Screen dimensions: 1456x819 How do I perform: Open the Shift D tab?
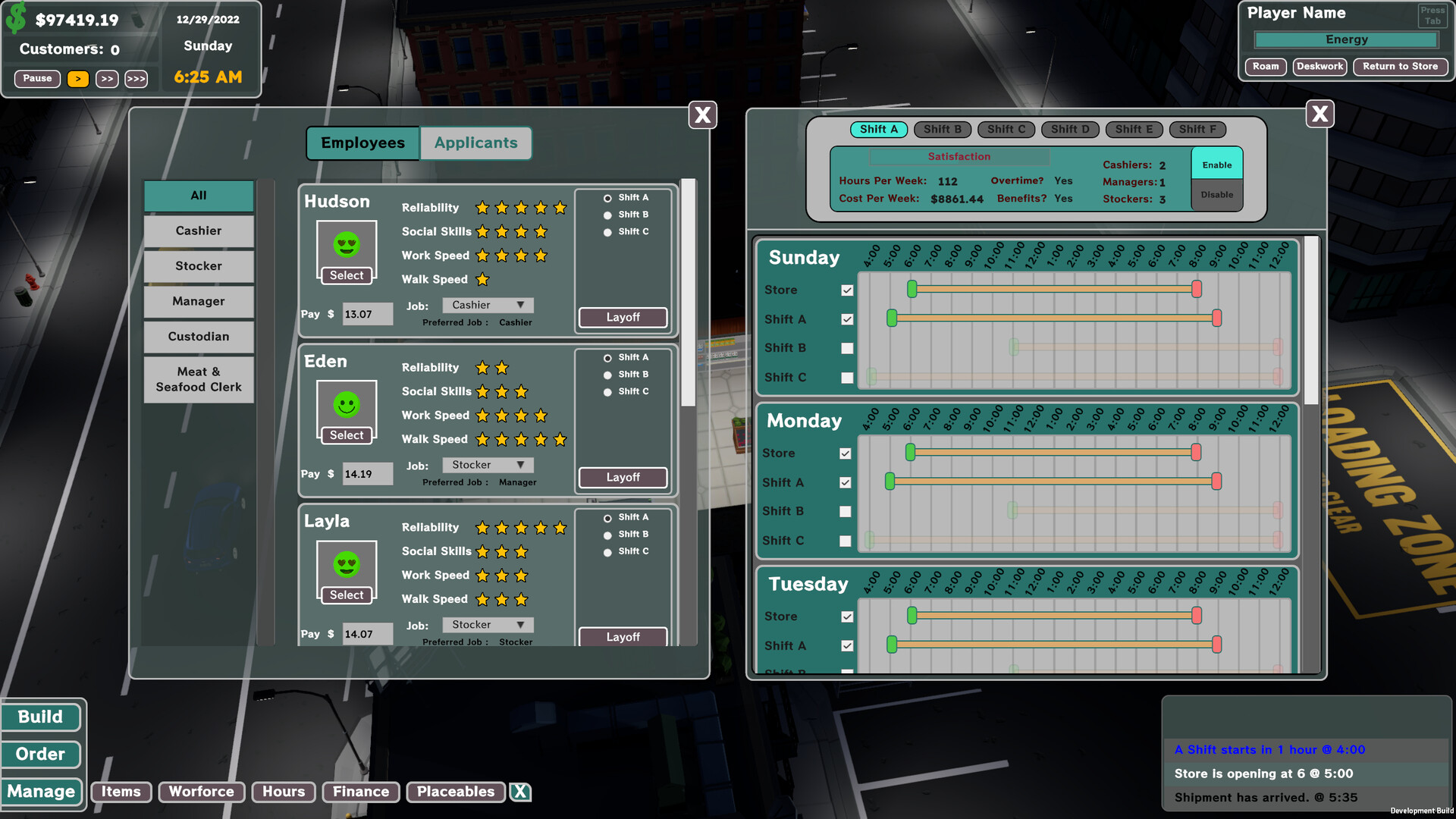(x=1070, y=129)
